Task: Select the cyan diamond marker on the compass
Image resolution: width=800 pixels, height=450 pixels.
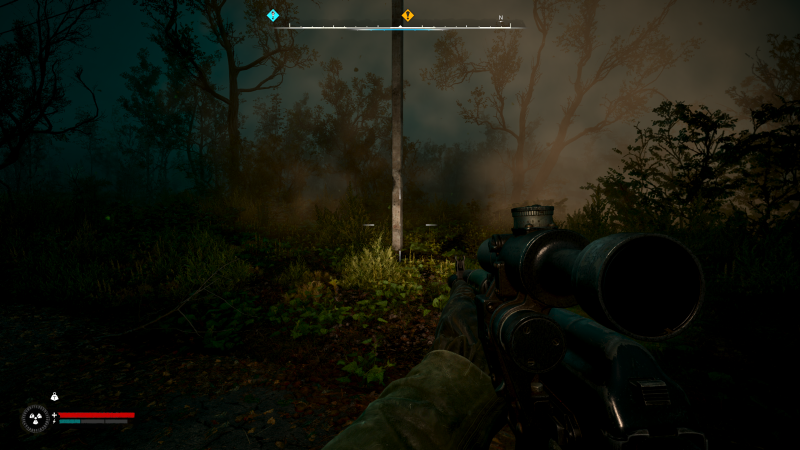Action: (x=273, y=15)
